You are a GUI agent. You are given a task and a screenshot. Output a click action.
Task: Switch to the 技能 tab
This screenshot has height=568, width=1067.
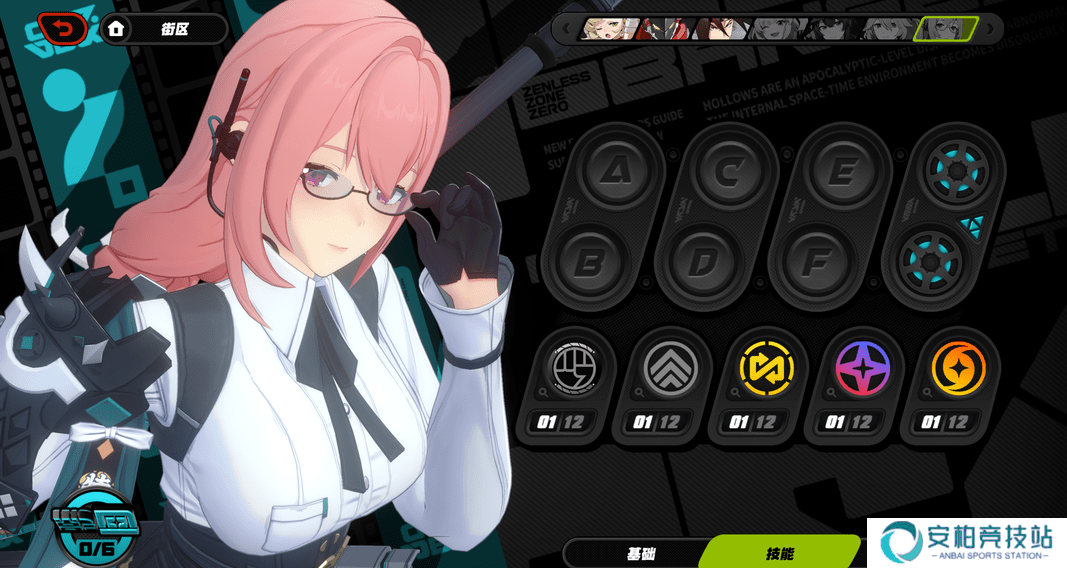780,553
